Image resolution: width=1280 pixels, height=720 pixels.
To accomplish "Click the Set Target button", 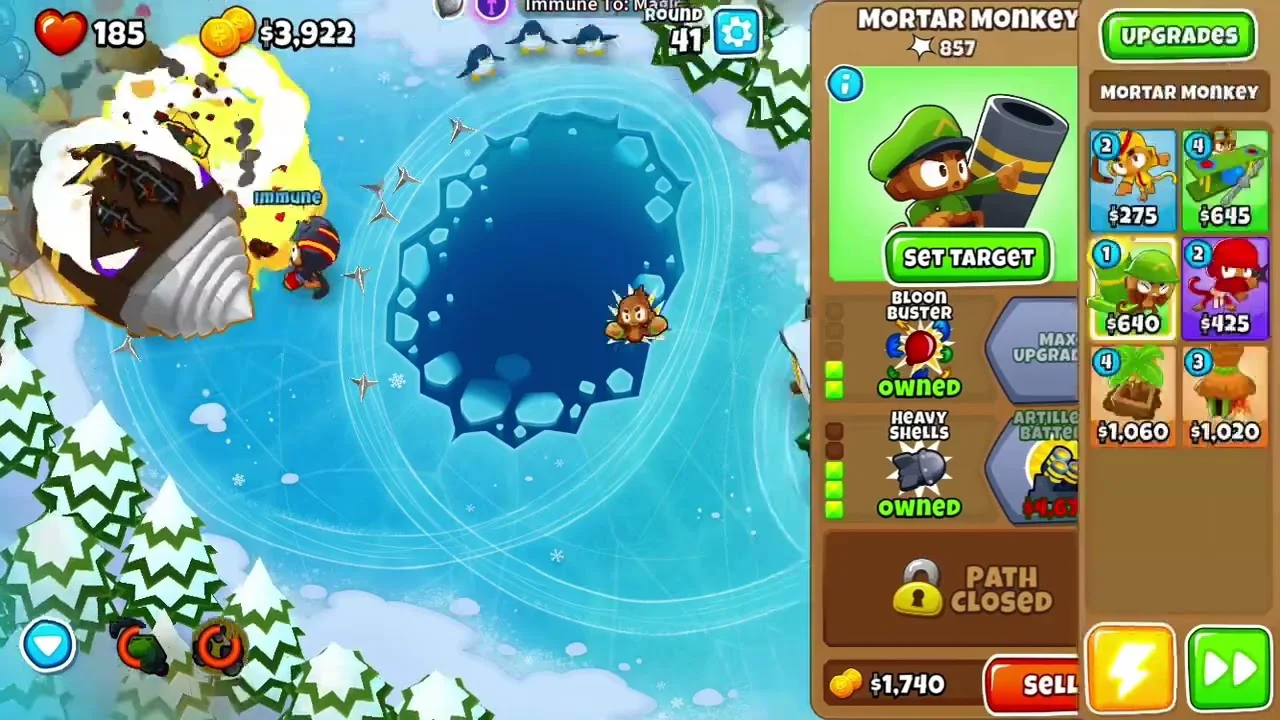I will tap(968, 258).
